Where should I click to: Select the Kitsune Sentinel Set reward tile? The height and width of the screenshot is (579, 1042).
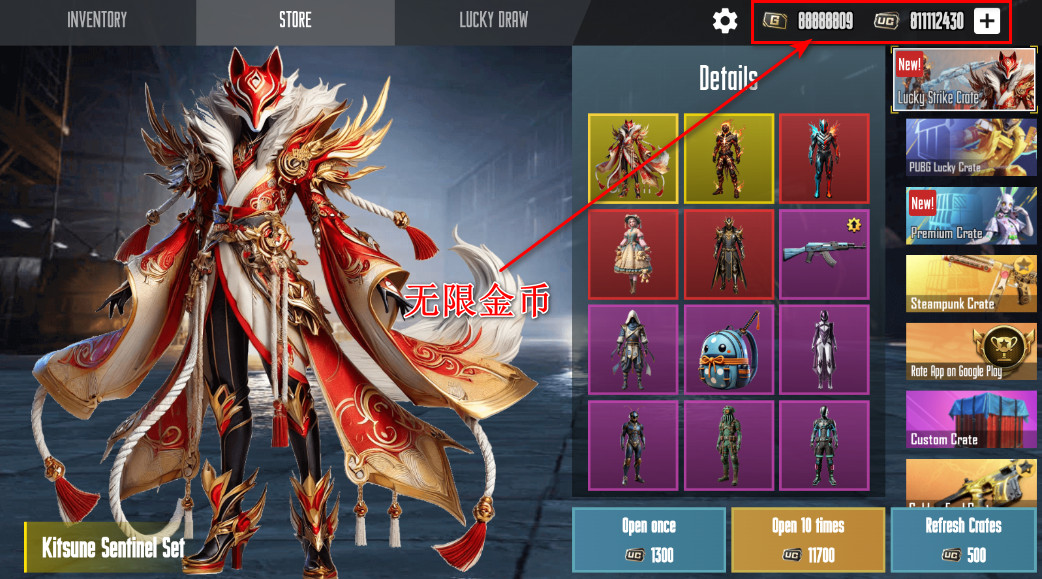pyautogui.click(x=633, y=158)
